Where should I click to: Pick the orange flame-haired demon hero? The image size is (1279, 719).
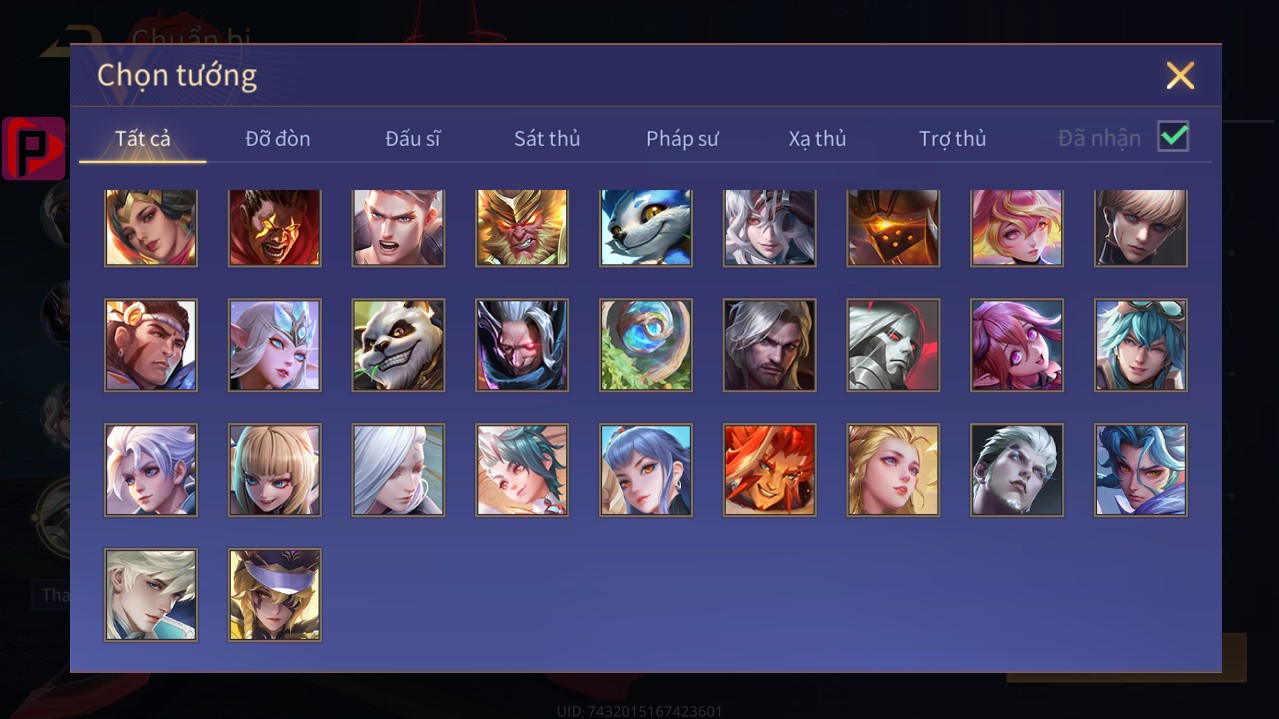(x=770, y=470)
